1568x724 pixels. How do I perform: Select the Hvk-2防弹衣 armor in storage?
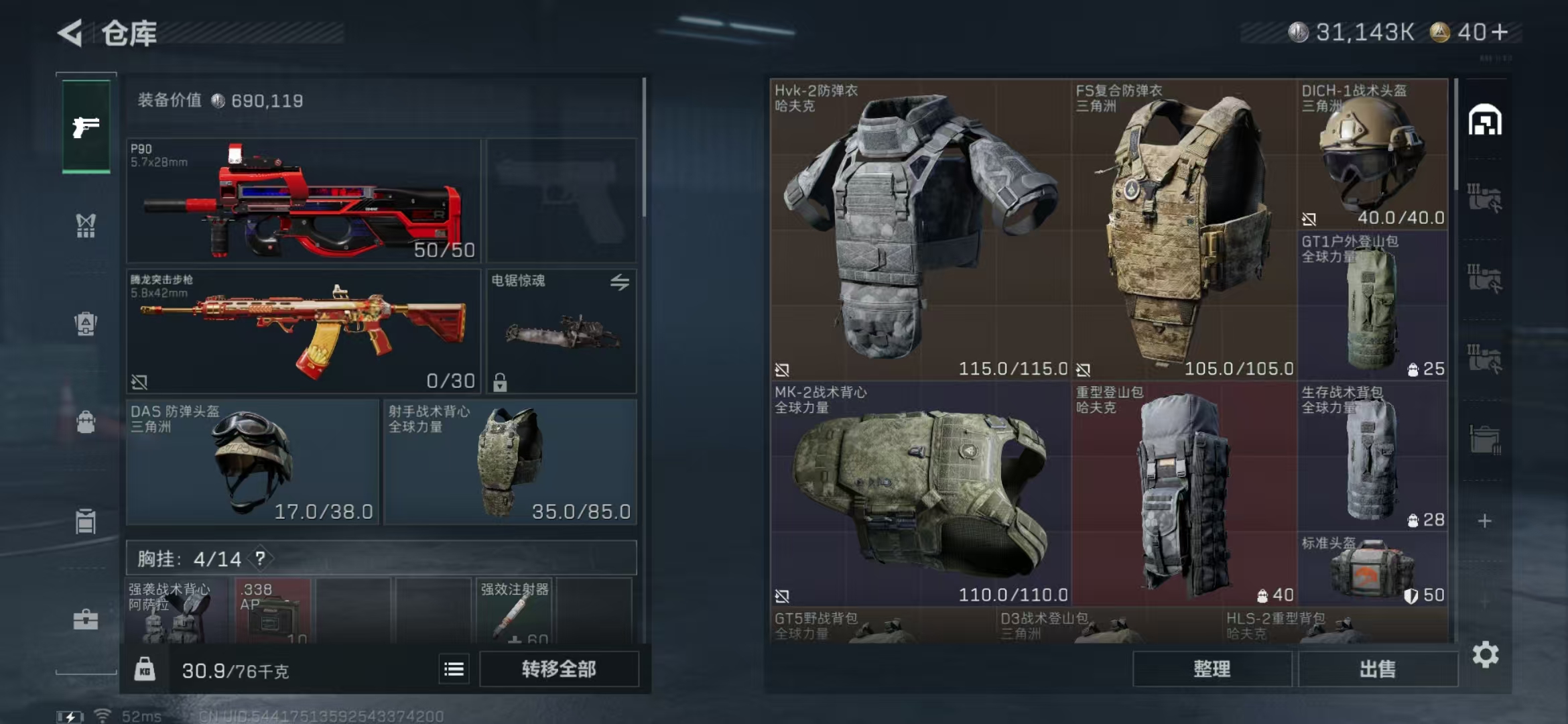[x=920, y=229]
